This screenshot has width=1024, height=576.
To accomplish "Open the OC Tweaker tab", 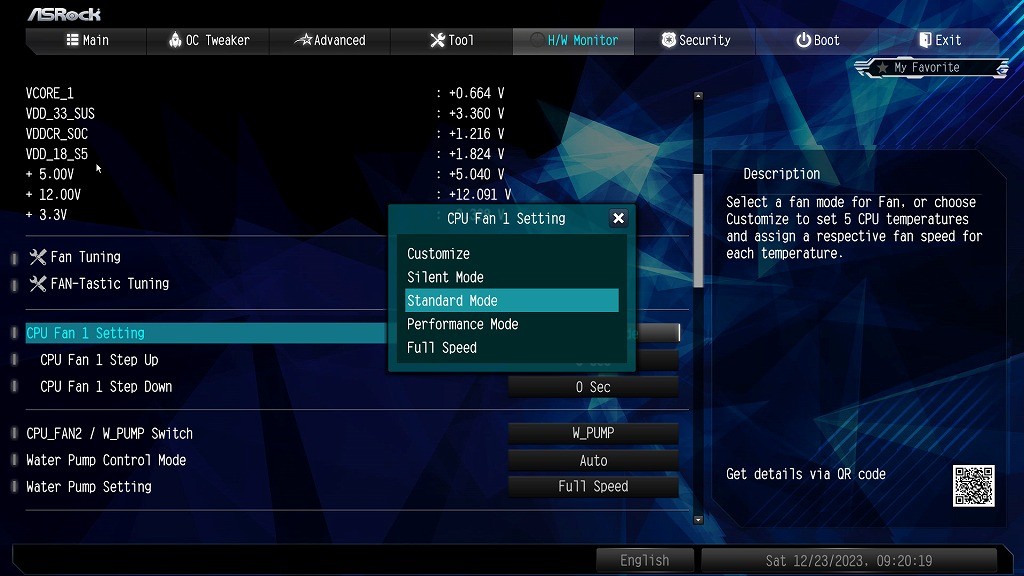I will (x=209, y=40).
